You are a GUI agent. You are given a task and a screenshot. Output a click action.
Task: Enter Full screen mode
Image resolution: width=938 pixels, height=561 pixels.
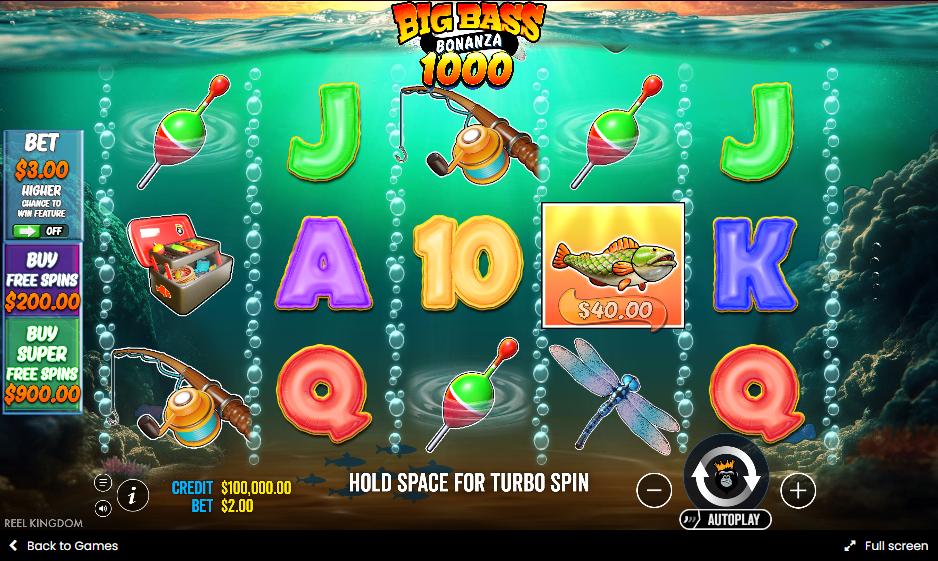885,545
